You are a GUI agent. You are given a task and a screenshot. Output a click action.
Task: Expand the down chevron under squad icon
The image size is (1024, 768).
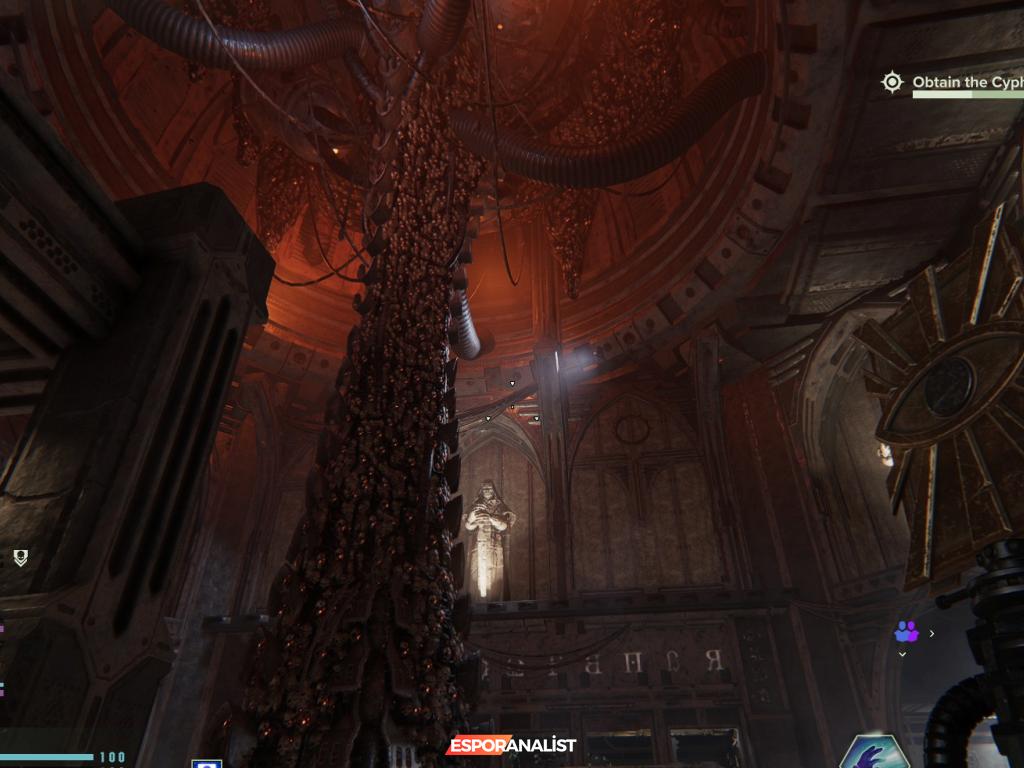902,654
